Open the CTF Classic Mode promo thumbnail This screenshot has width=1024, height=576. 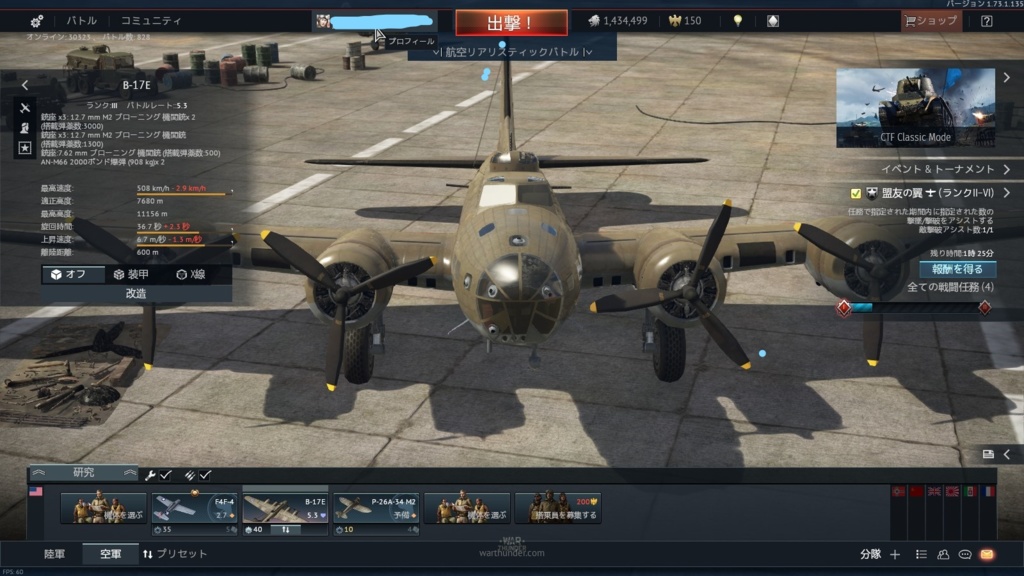[x=915, y=107]
